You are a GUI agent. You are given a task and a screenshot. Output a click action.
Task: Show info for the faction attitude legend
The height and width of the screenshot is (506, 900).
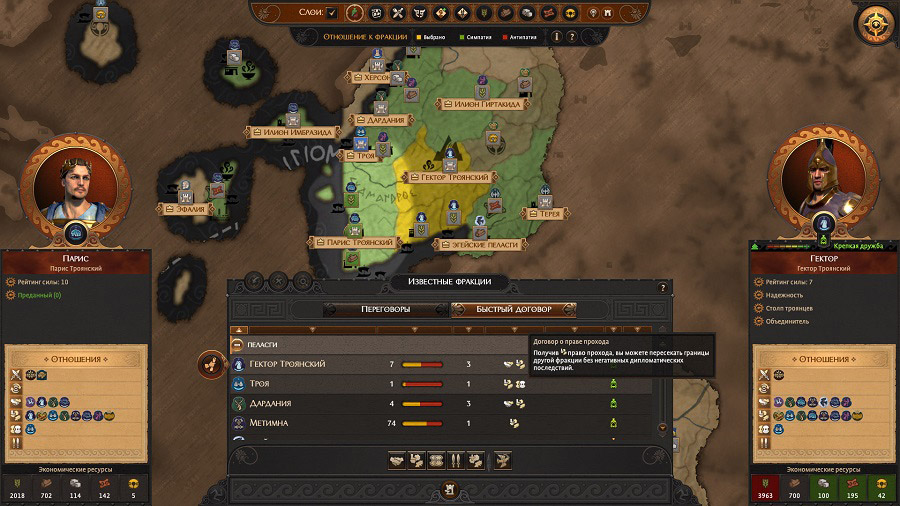point(554,36)
